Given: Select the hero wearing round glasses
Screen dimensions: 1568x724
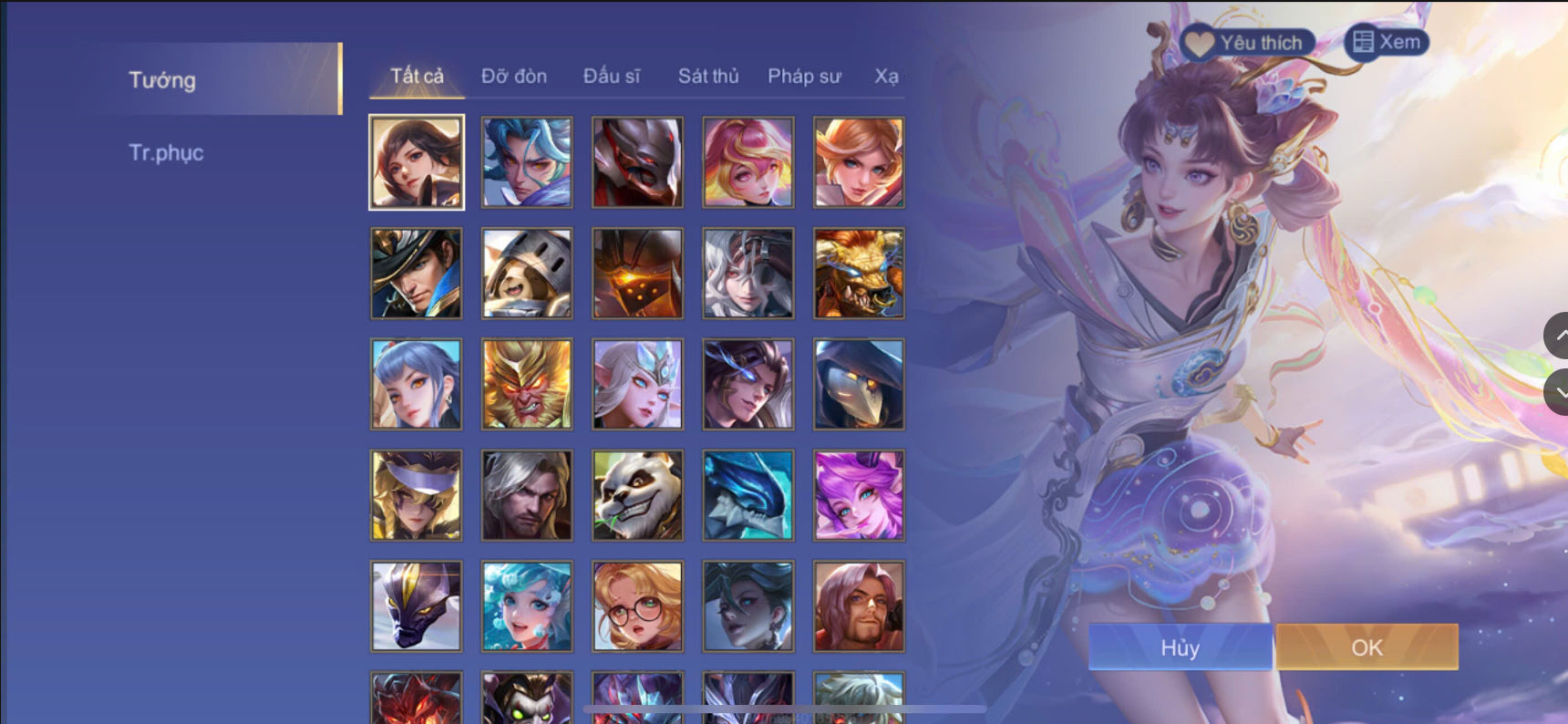Looking at the screenshot, I should point(636,605).
